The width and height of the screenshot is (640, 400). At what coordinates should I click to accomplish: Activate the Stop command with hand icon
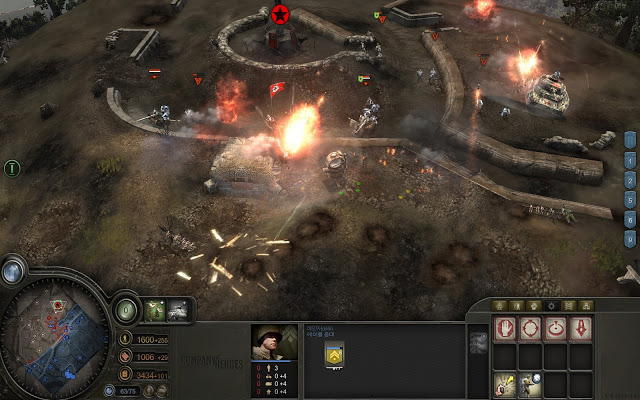point(503,329)
